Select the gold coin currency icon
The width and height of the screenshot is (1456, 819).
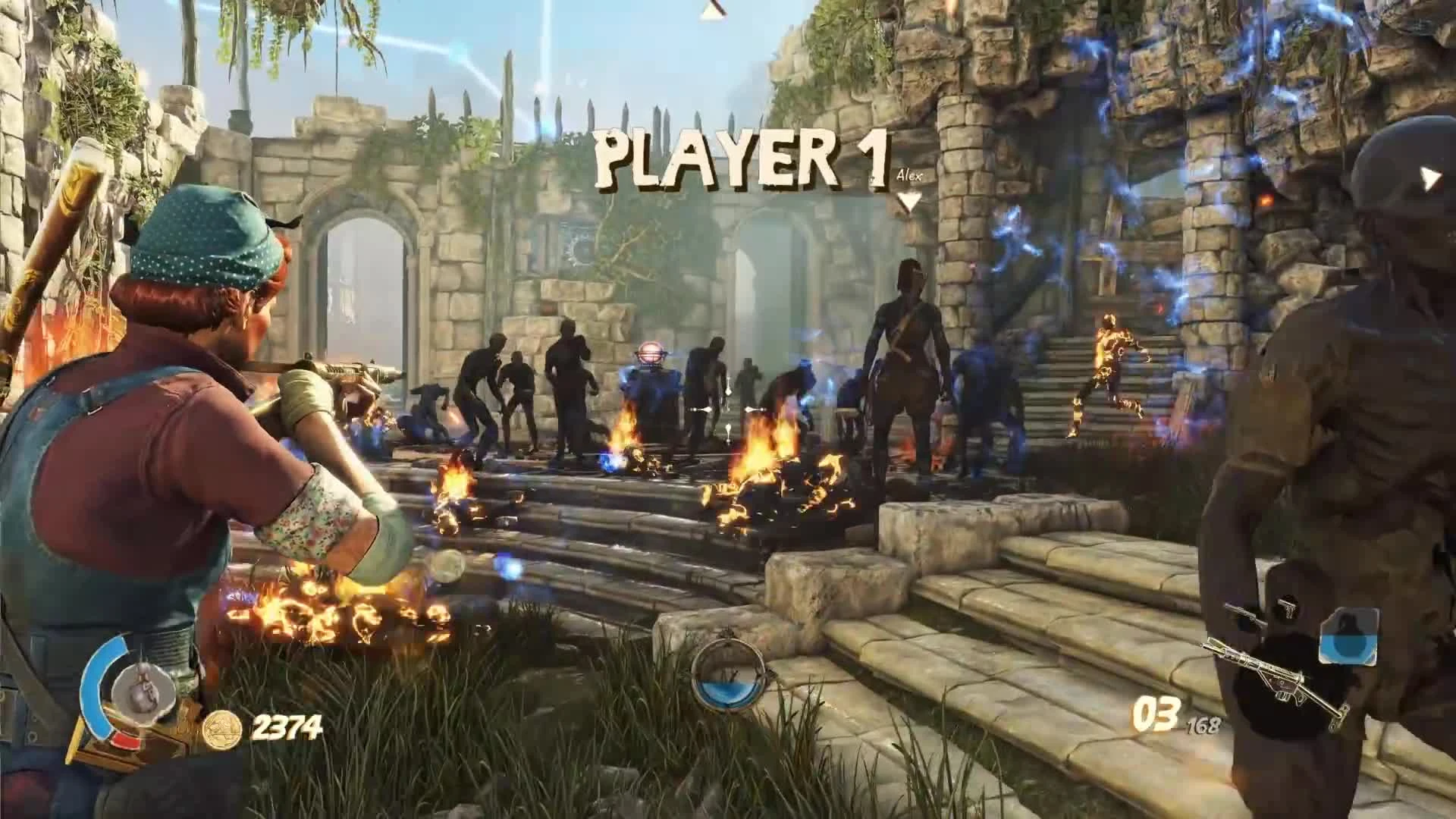coord(223,730)
